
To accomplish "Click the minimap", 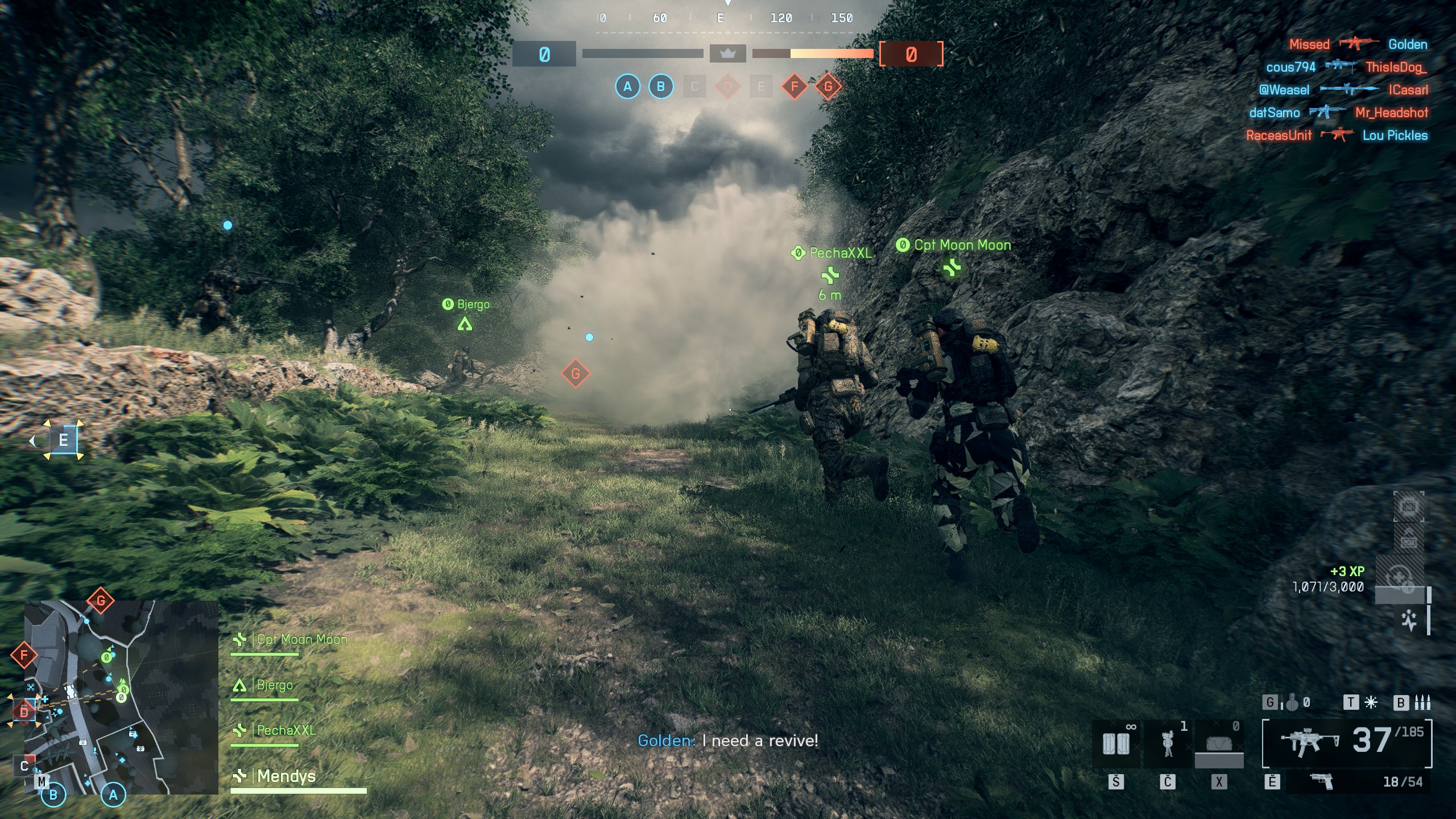I will (121, 697).
